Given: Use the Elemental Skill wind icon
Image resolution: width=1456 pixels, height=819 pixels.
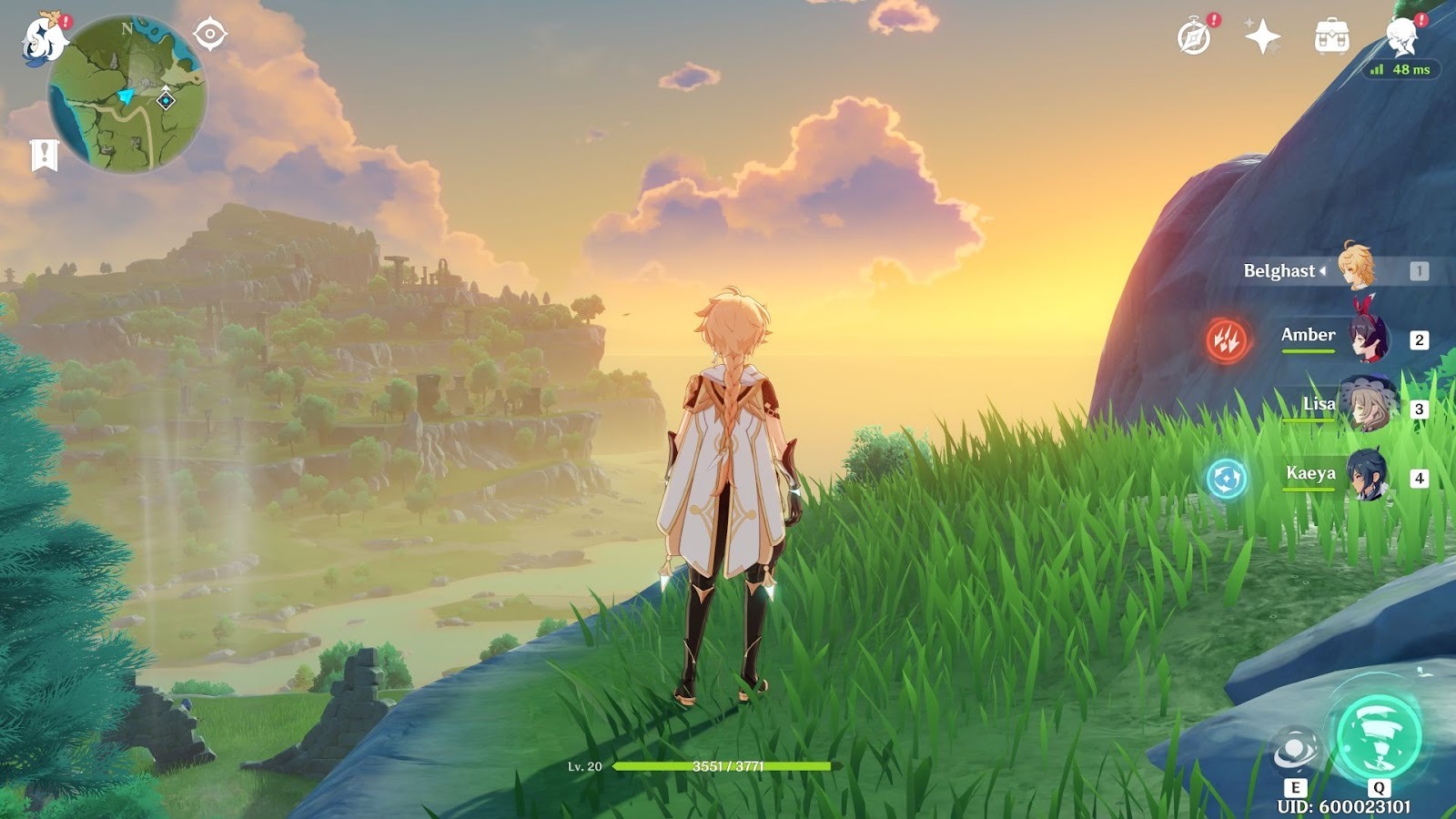Looking at the screenshot, I should click(1294, 750).
